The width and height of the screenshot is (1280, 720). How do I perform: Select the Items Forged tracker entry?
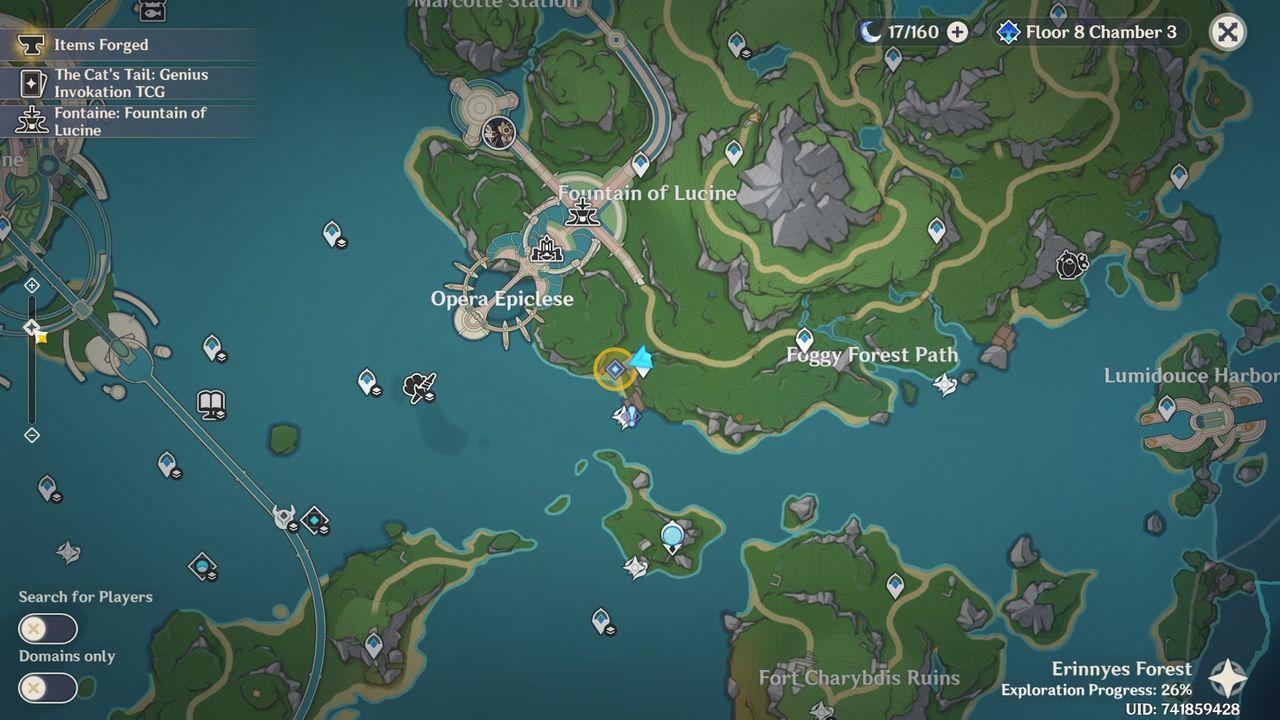[100, 45]
